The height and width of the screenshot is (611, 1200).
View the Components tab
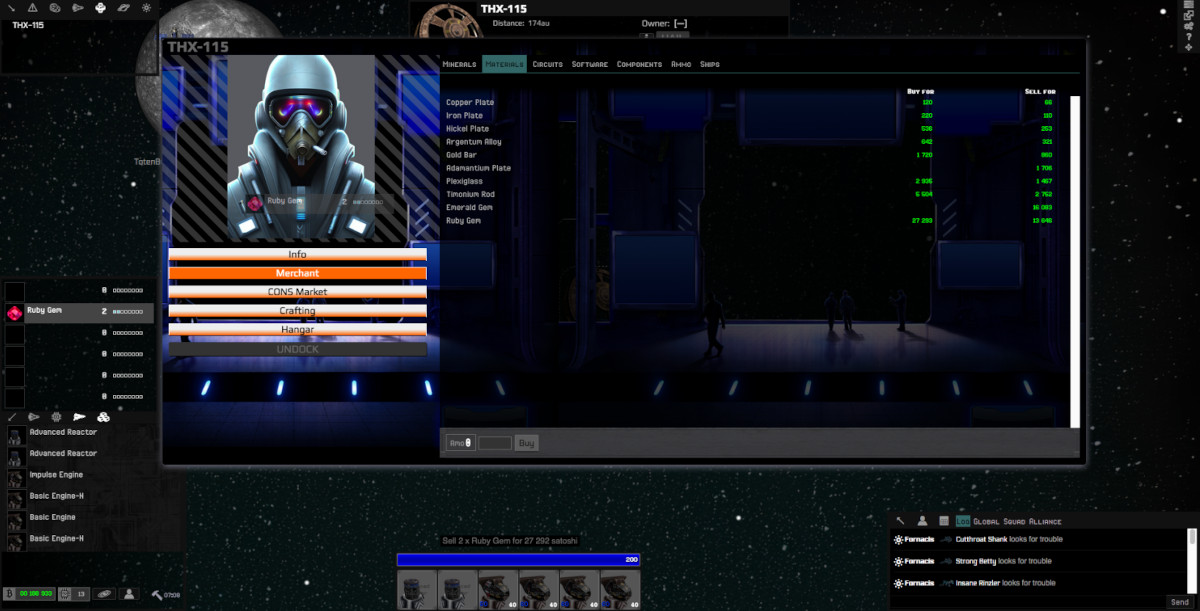click(x=639, y=64)
